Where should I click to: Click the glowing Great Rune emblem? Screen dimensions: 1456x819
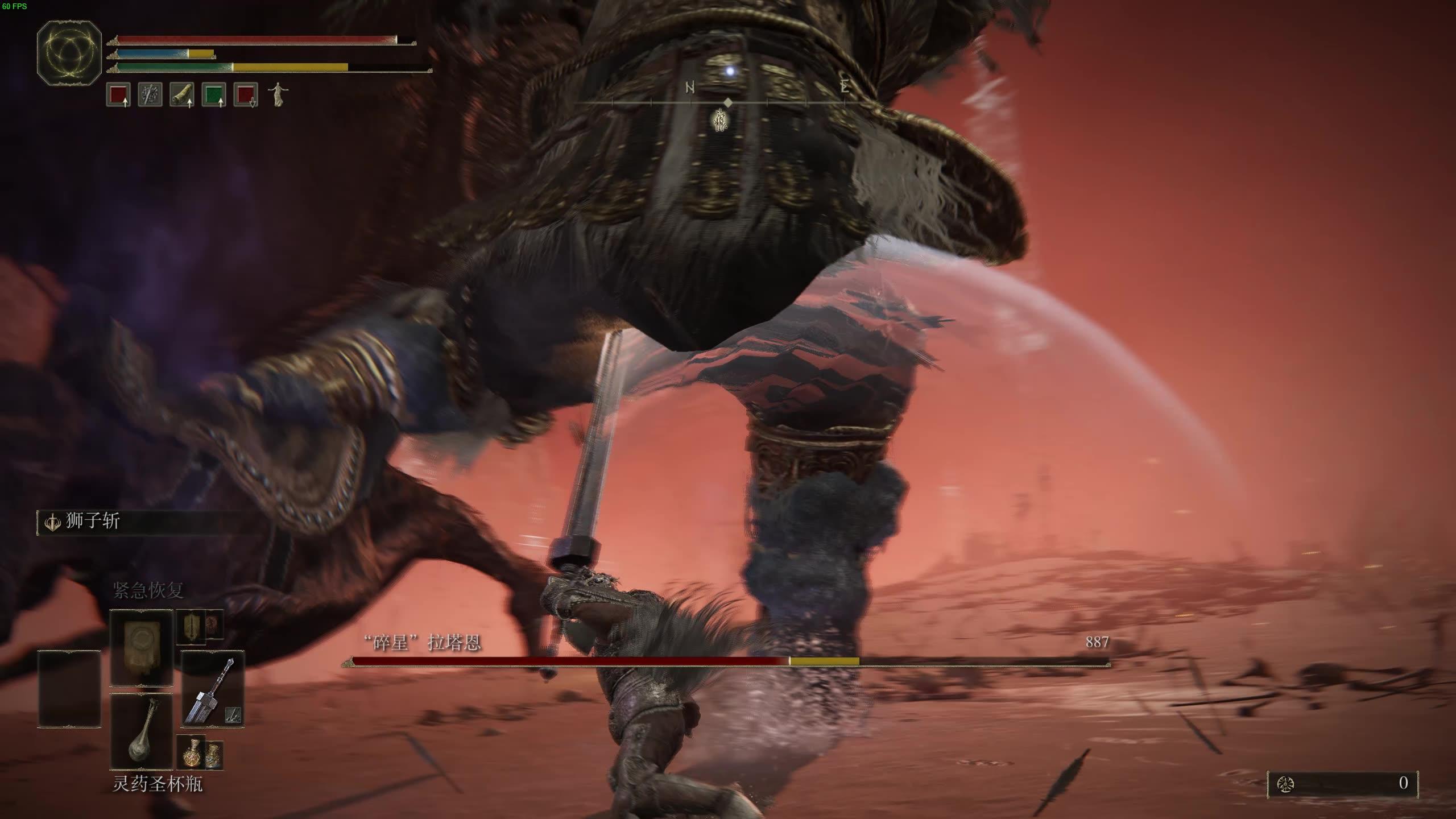(x=69, y=54)
